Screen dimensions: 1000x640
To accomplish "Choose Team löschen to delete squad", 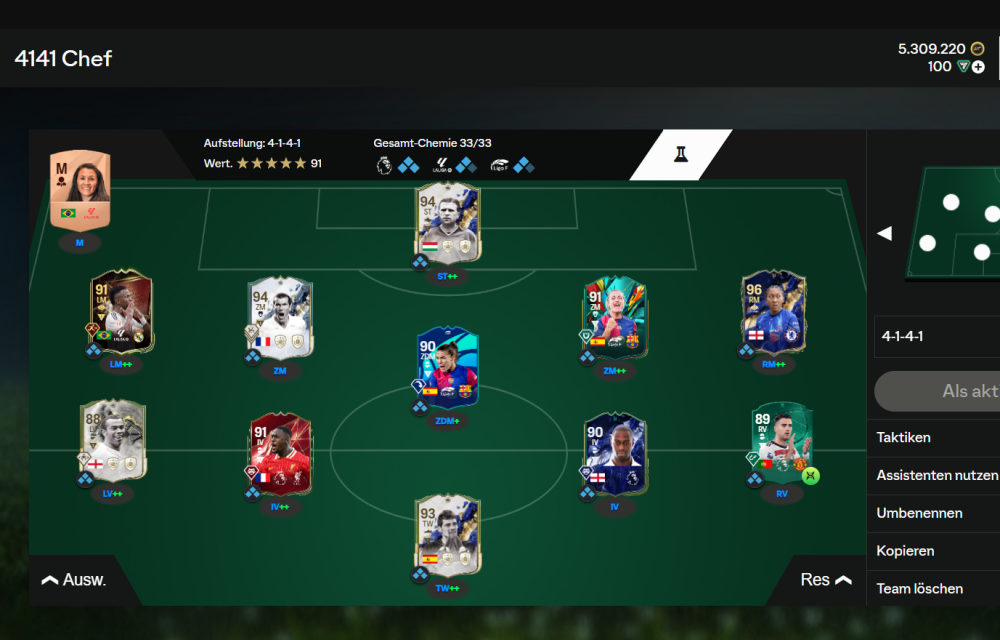I will tap(919, 589).
